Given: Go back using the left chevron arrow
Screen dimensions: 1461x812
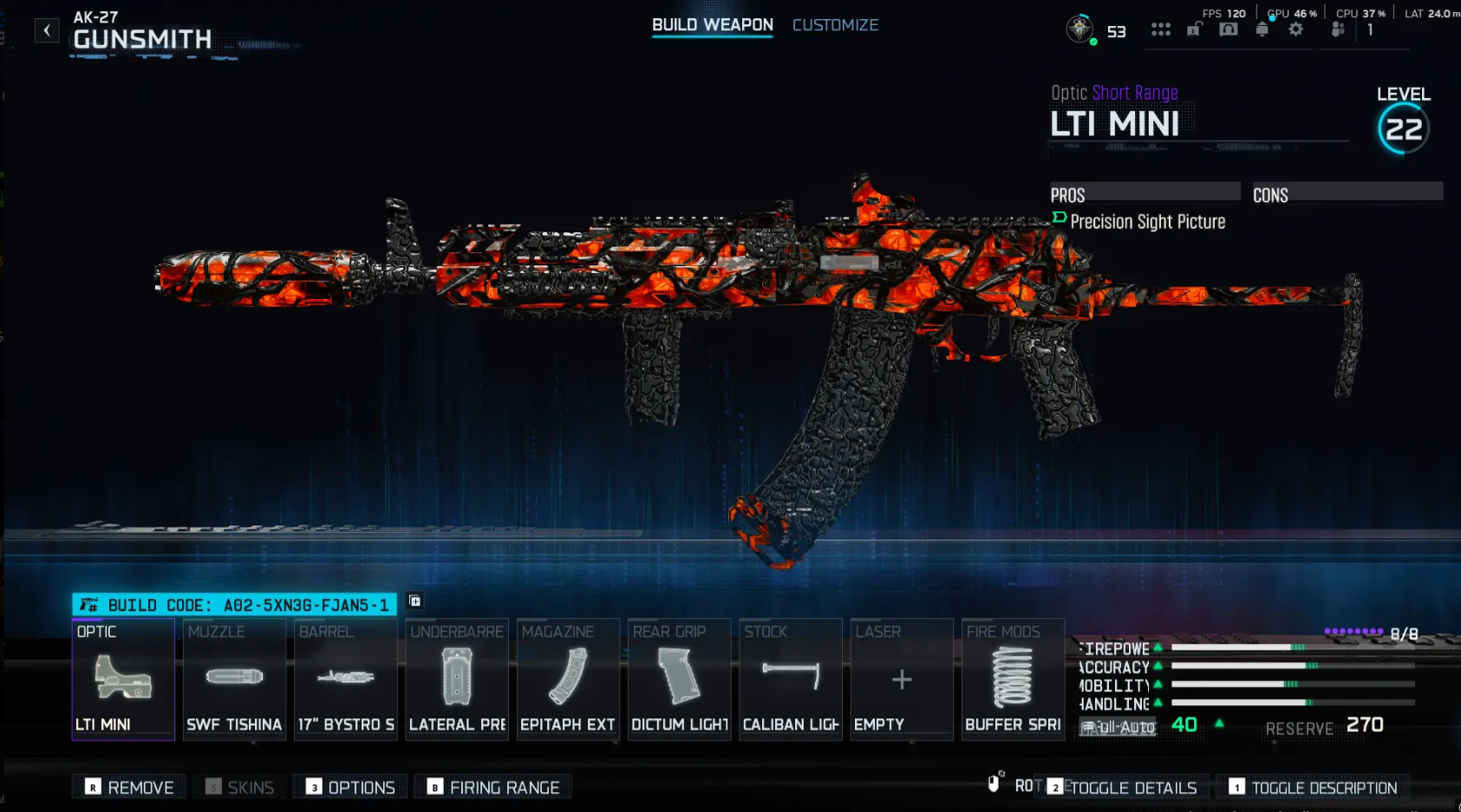Looking at the screenshot, I should click(46, 29).
